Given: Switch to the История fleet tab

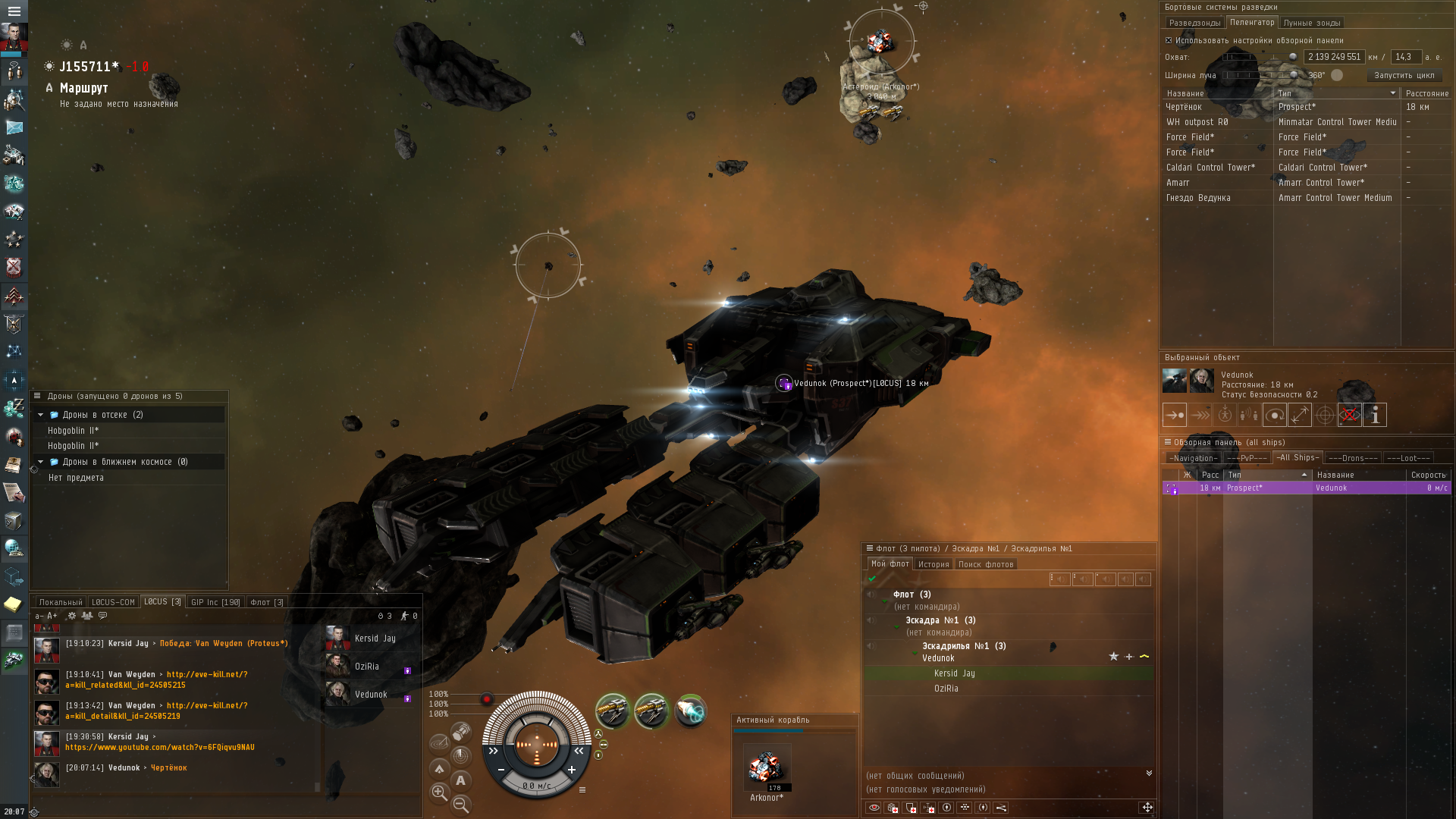Looking at the screenshot, I should coord(934,564).
